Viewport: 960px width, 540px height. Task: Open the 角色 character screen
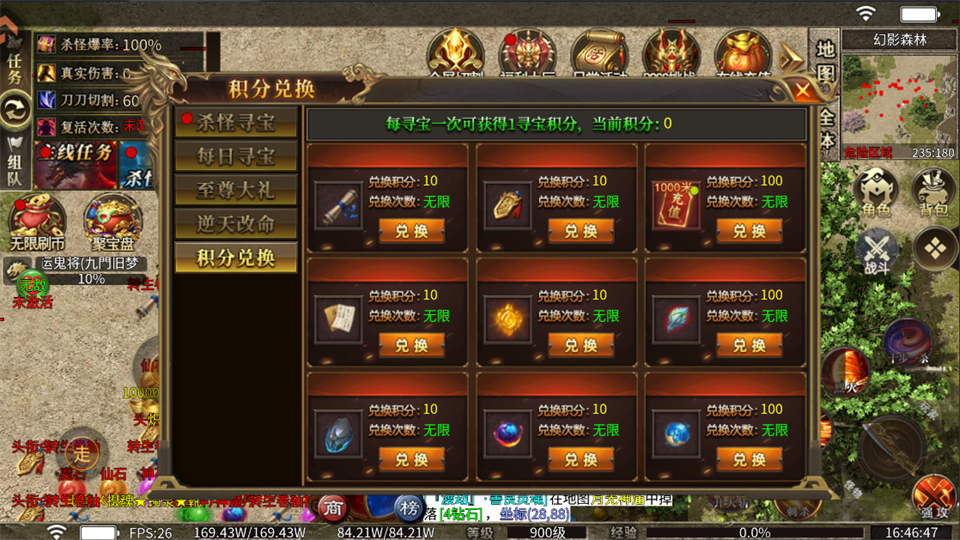[875, 189]
